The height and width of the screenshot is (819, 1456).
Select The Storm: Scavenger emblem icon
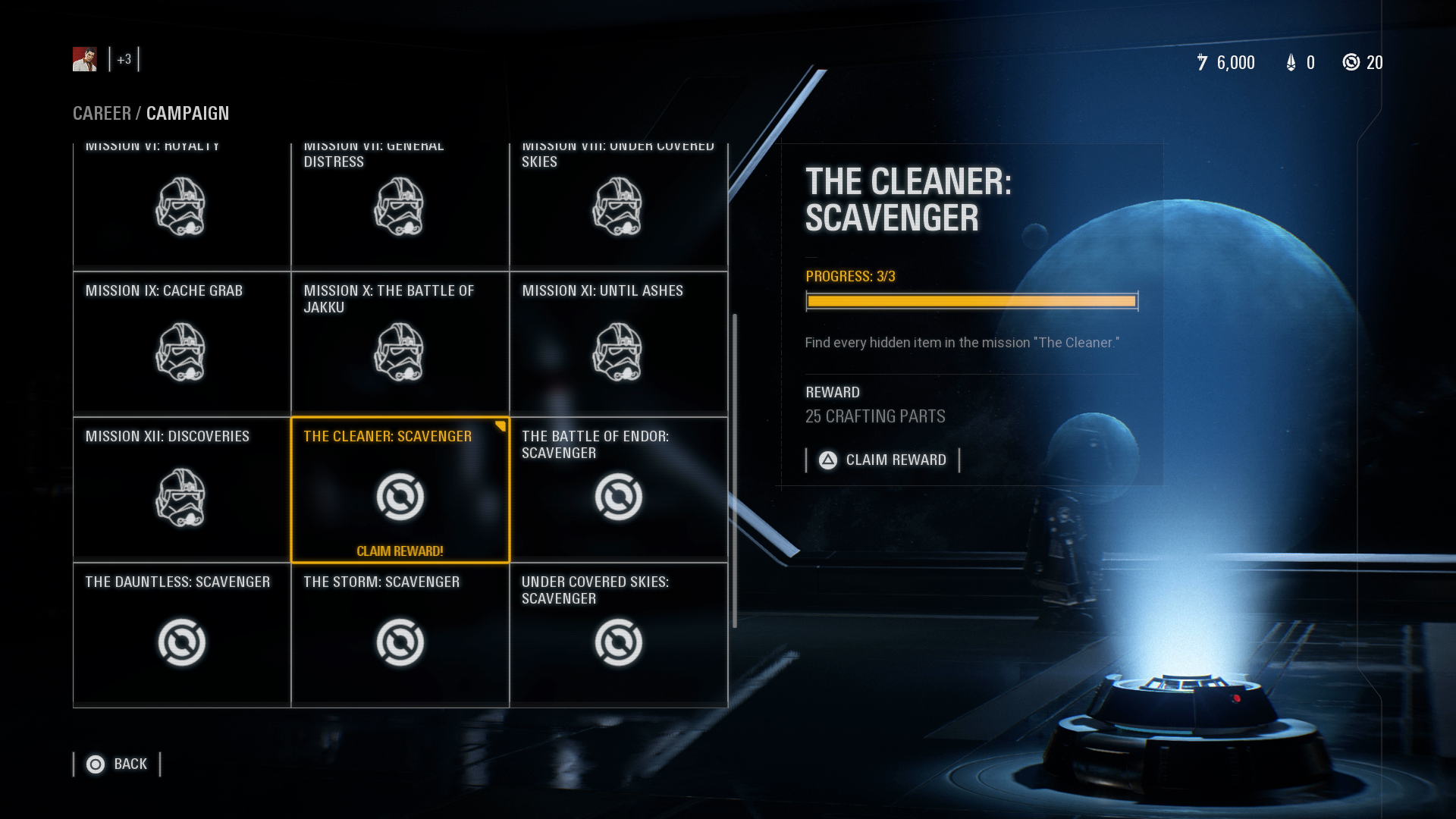[x=400, y=641]
